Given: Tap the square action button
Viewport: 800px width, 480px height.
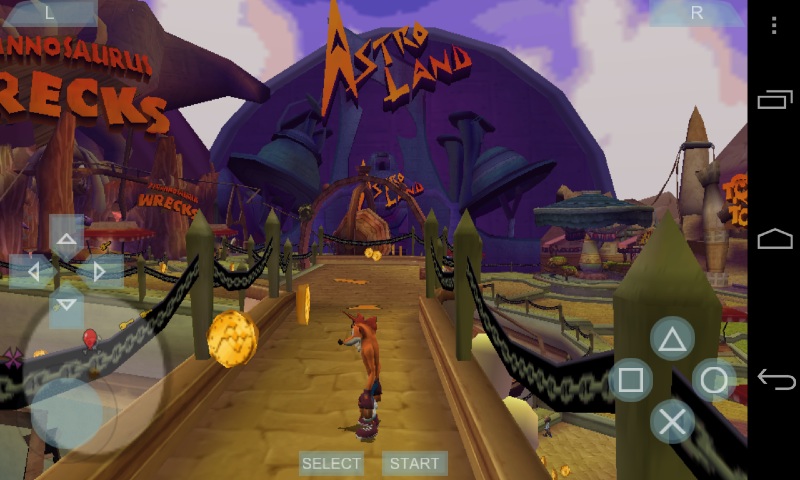Looking at the screenshot, I should point(630,380).
